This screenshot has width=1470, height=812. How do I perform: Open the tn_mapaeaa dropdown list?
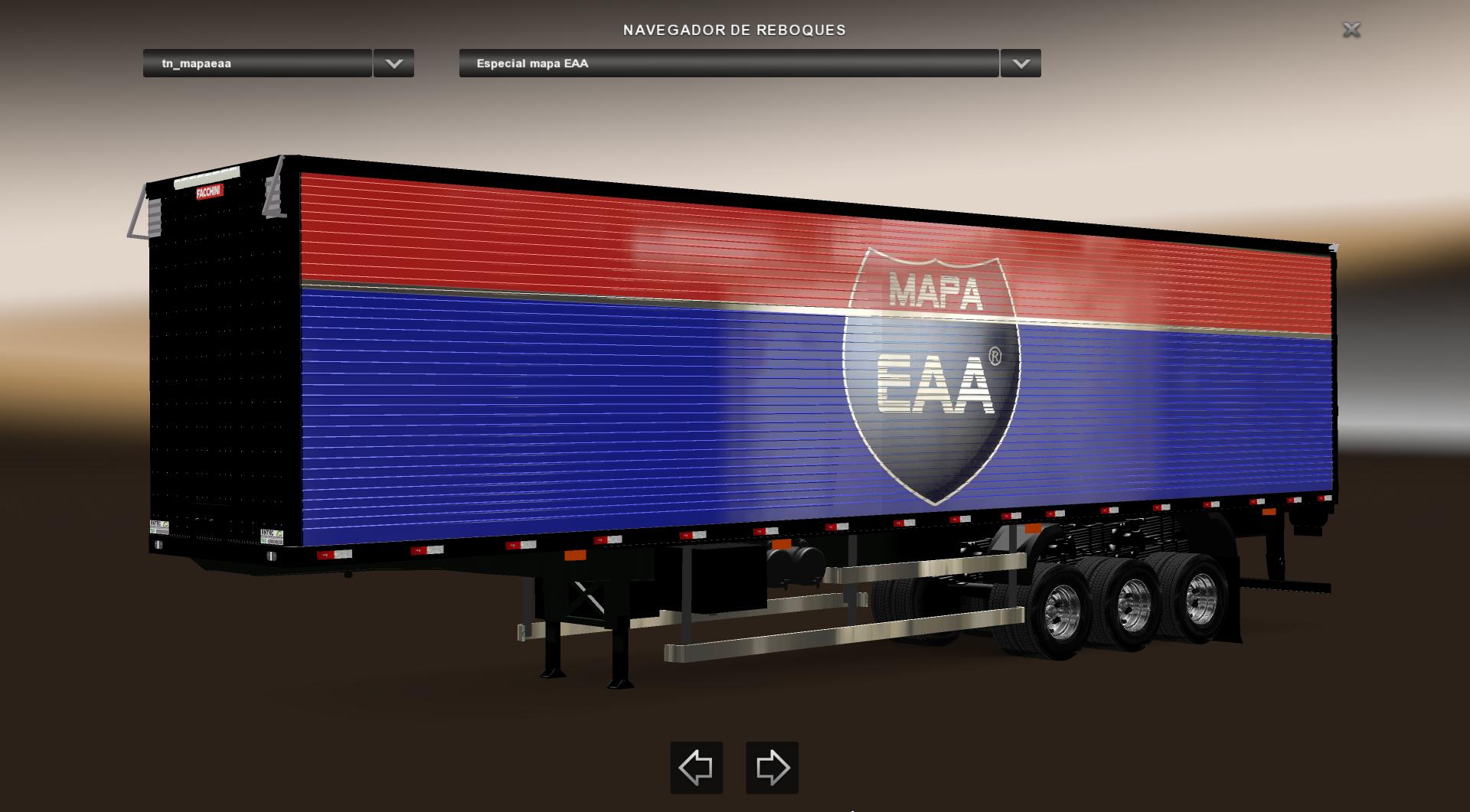coord(394,64)
